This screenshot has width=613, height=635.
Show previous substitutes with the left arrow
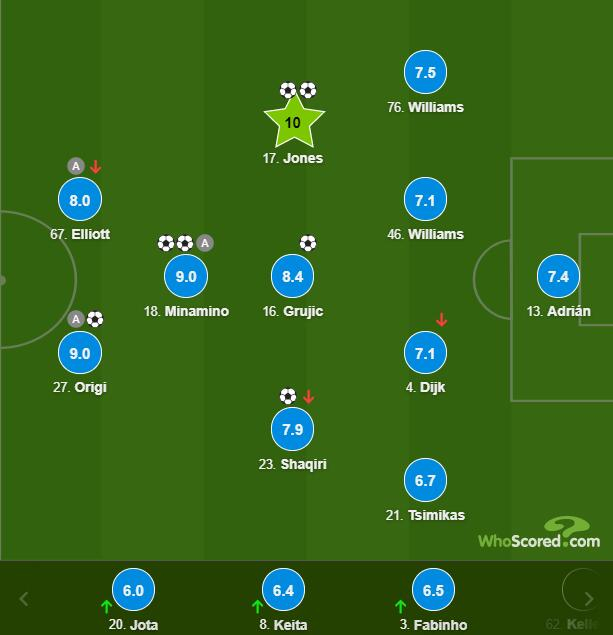point(24,599)
